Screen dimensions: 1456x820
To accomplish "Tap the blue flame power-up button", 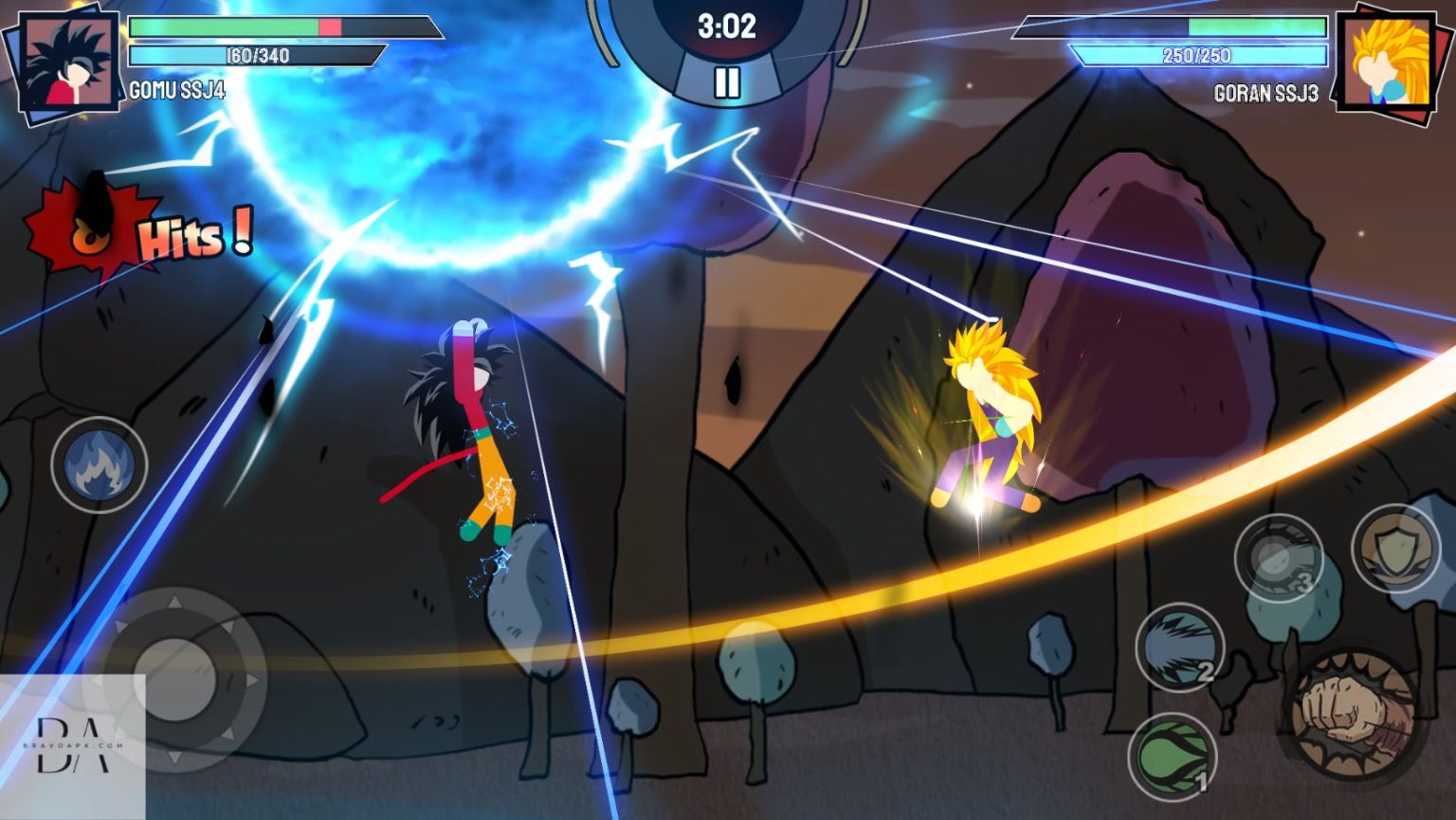I will pos(99,465).
